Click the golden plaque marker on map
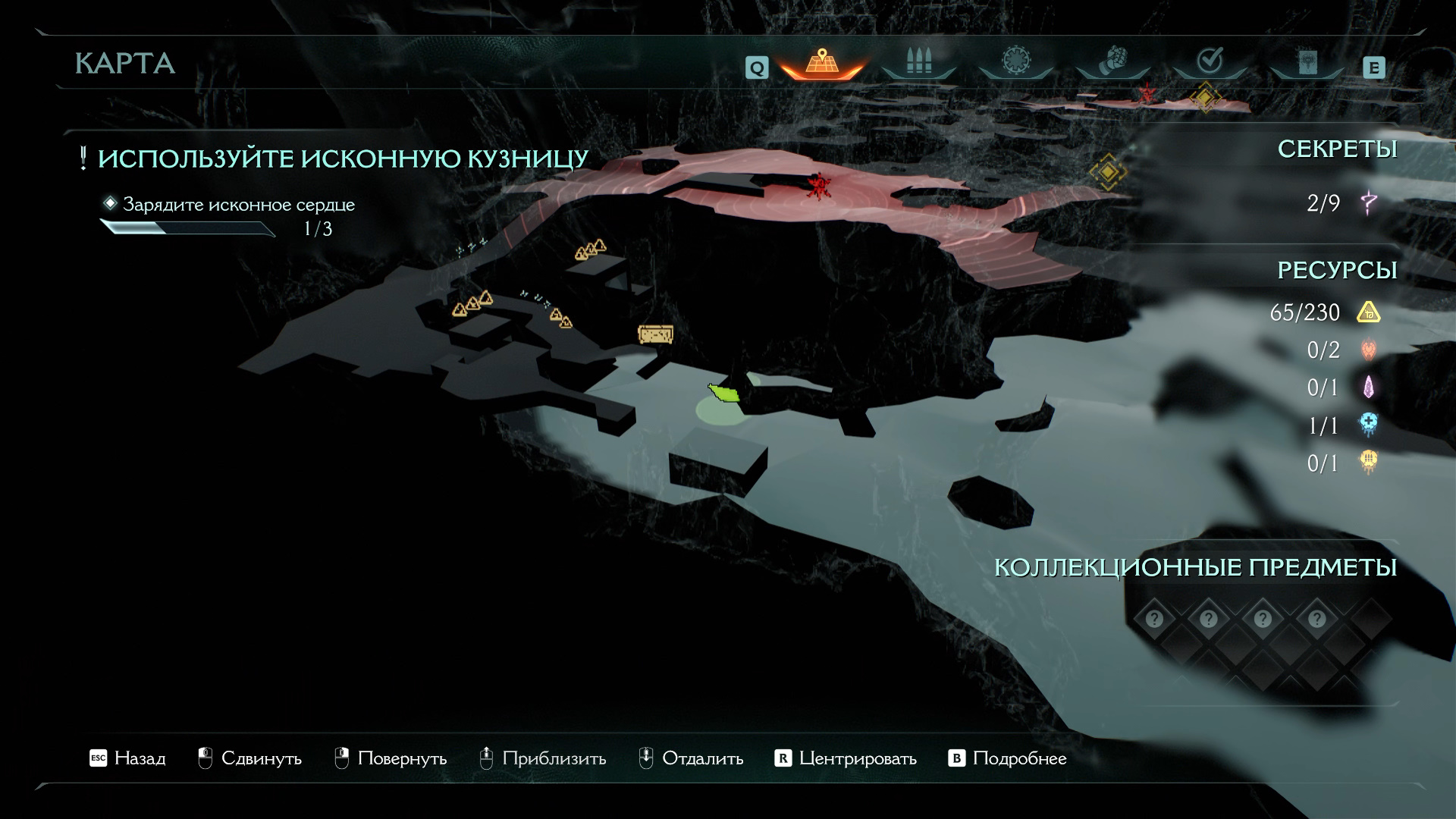 pyautogui.click(x=655, y=334)
